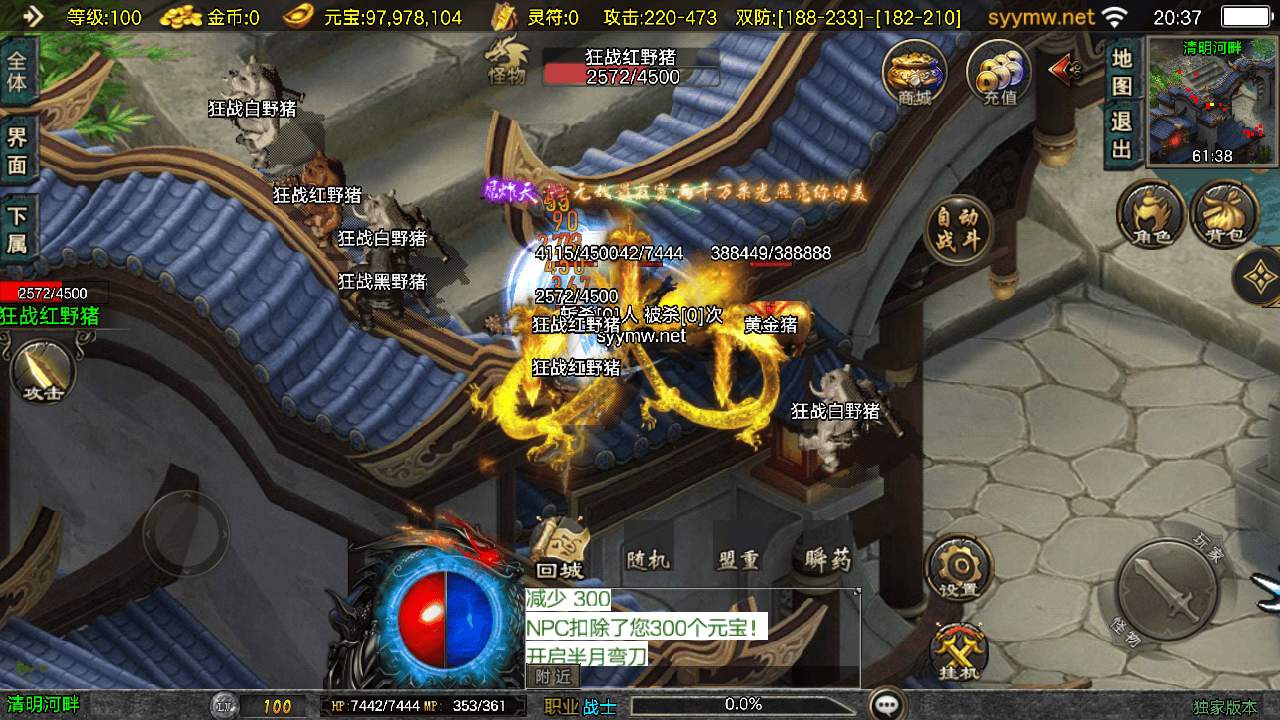Open the 角色 character sheet
The image size is (1280, 720).
(1151, 214)
